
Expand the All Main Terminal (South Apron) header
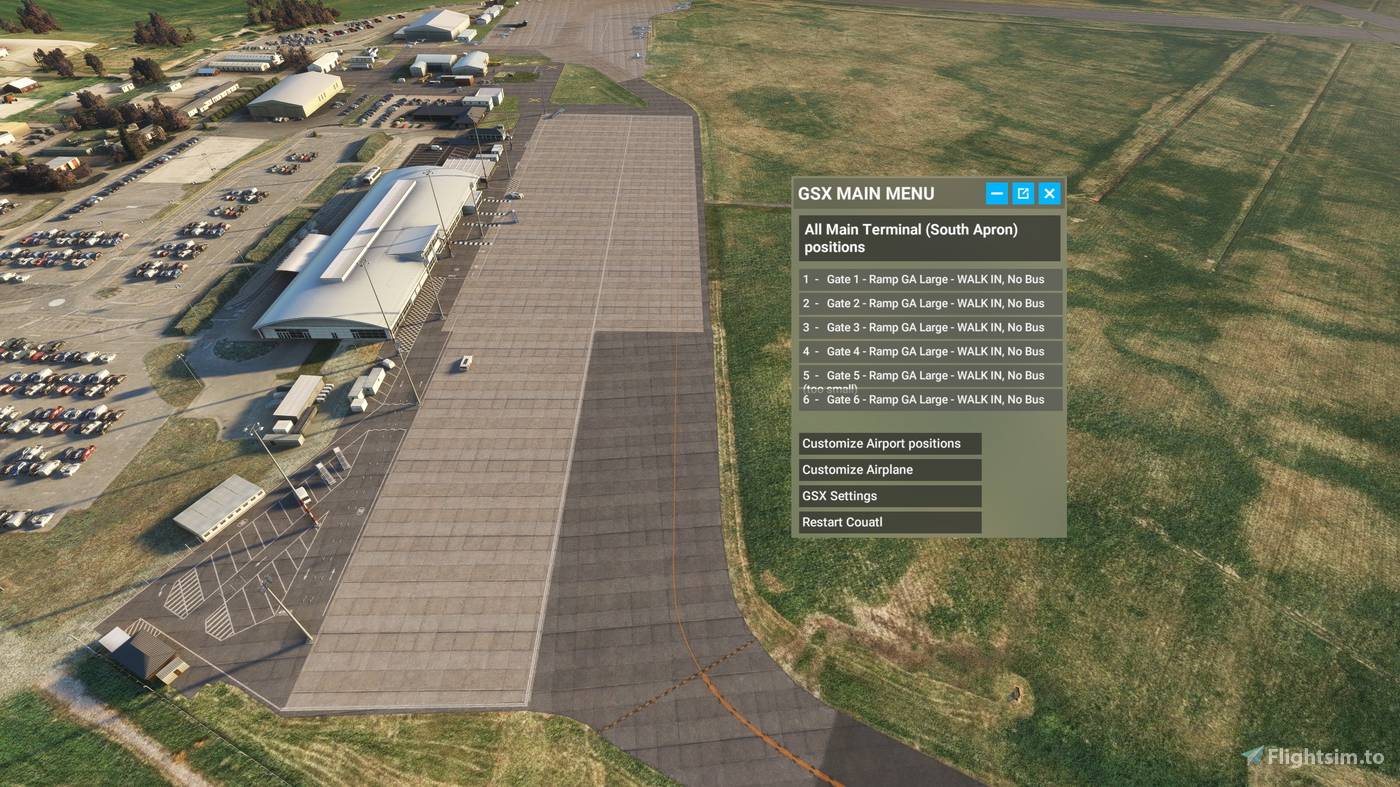click(x=929, y=238)
